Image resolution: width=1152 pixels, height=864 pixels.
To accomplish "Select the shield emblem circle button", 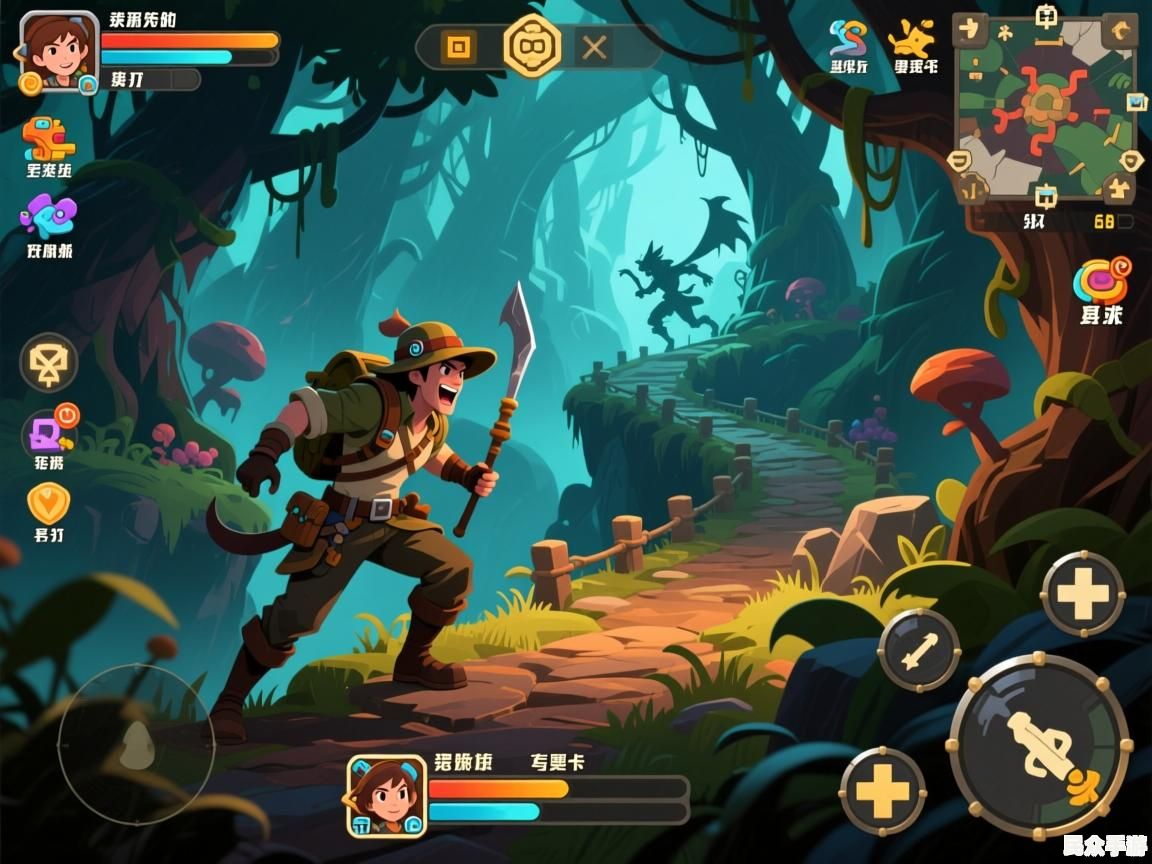I will 48,362.
